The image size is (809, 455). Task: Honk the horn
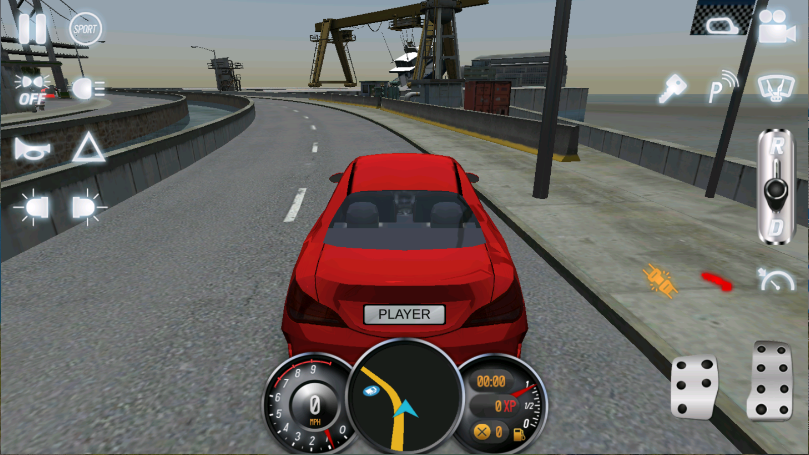(x=32, y=149)
